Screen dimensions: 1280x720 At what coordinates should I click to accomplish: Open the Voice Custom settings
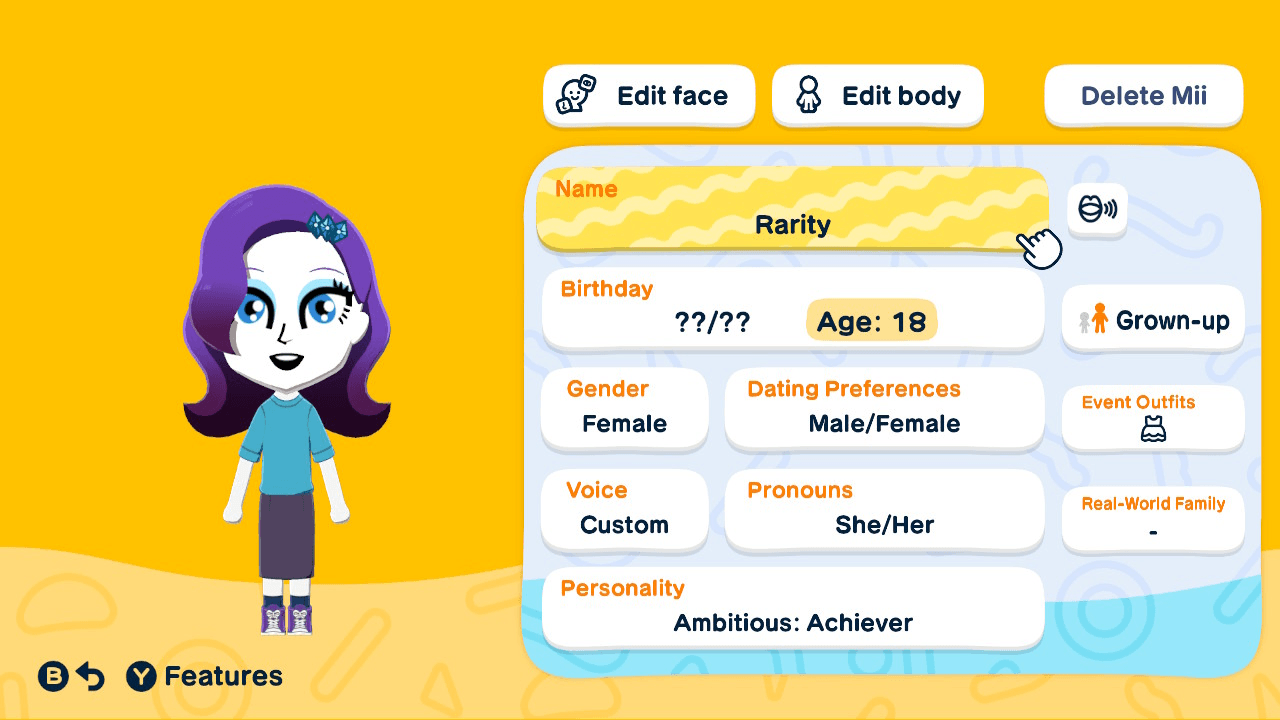coord(624,510)
